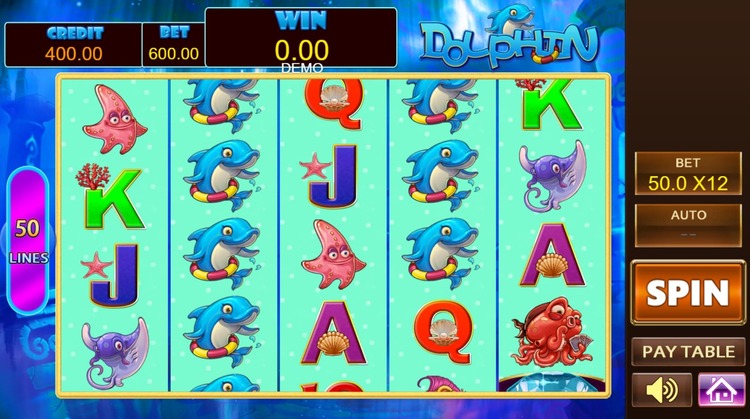Image resolution: width=750 pixels, height=419 pixels.
Task: Open the AUTO spin setting
Action: click(688, 225)
